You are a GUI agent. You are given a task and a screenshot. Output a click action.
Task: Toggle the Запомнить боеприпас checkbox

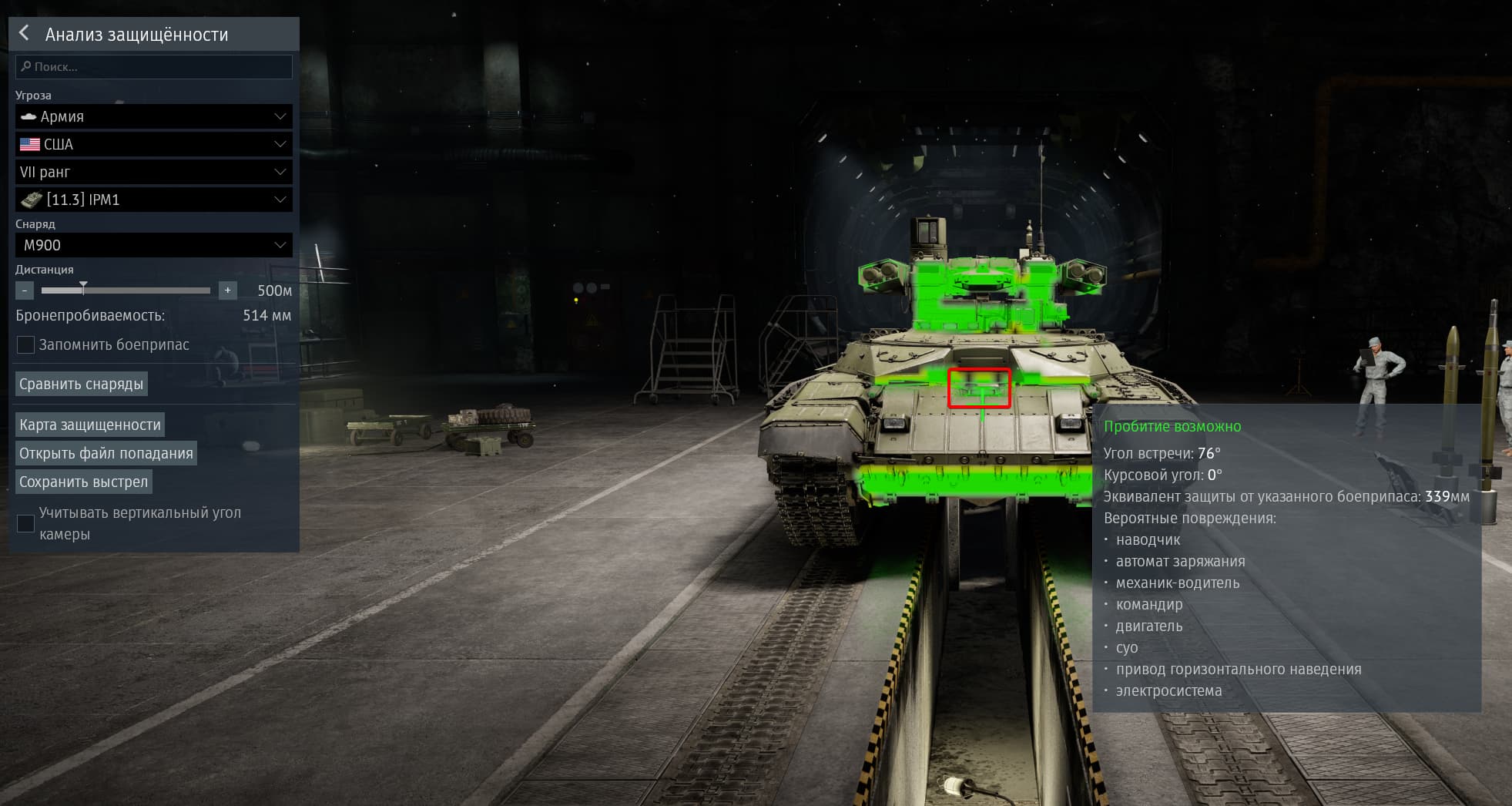point(25,344)
